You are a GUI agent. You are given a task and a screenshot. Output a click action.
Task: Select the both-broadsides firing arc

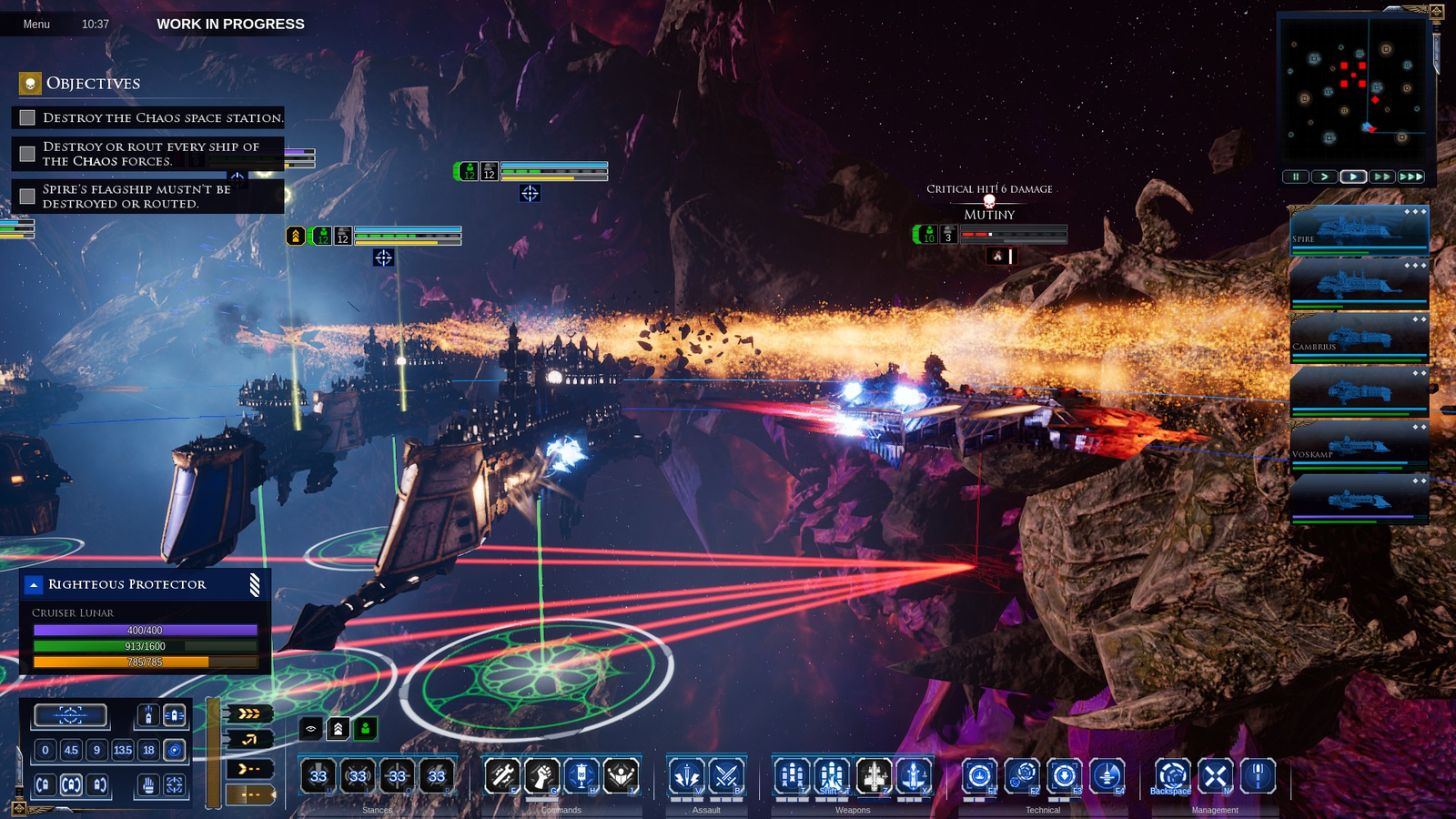pyautogui.click(x=69, y=785)
